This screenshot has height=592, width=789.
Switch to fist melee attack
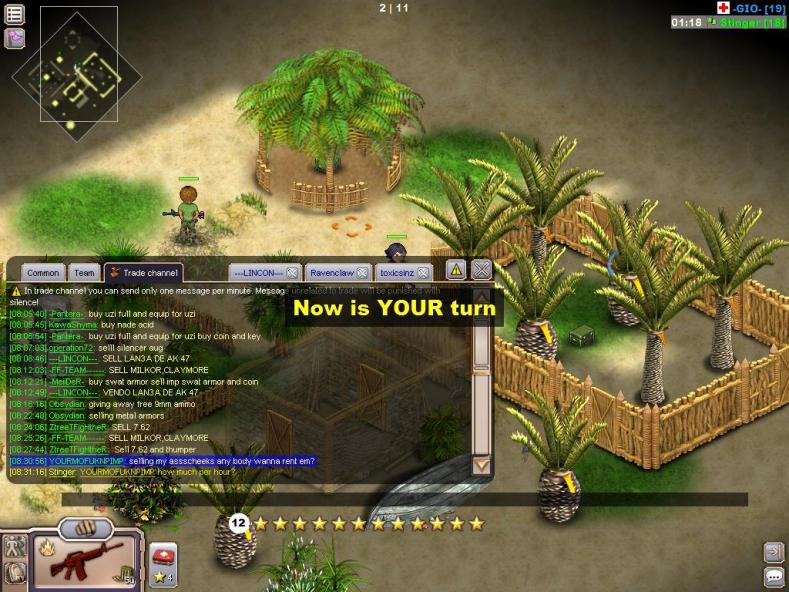84,527
